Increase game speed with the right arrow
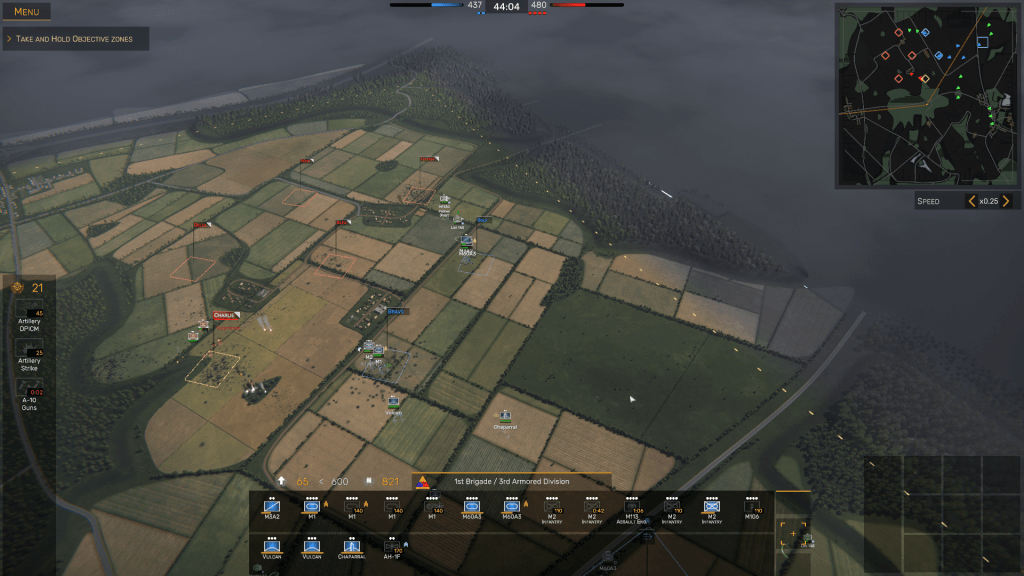Screen dimensions: 1024x576 pyautogui.click(x=1006, y=201)
